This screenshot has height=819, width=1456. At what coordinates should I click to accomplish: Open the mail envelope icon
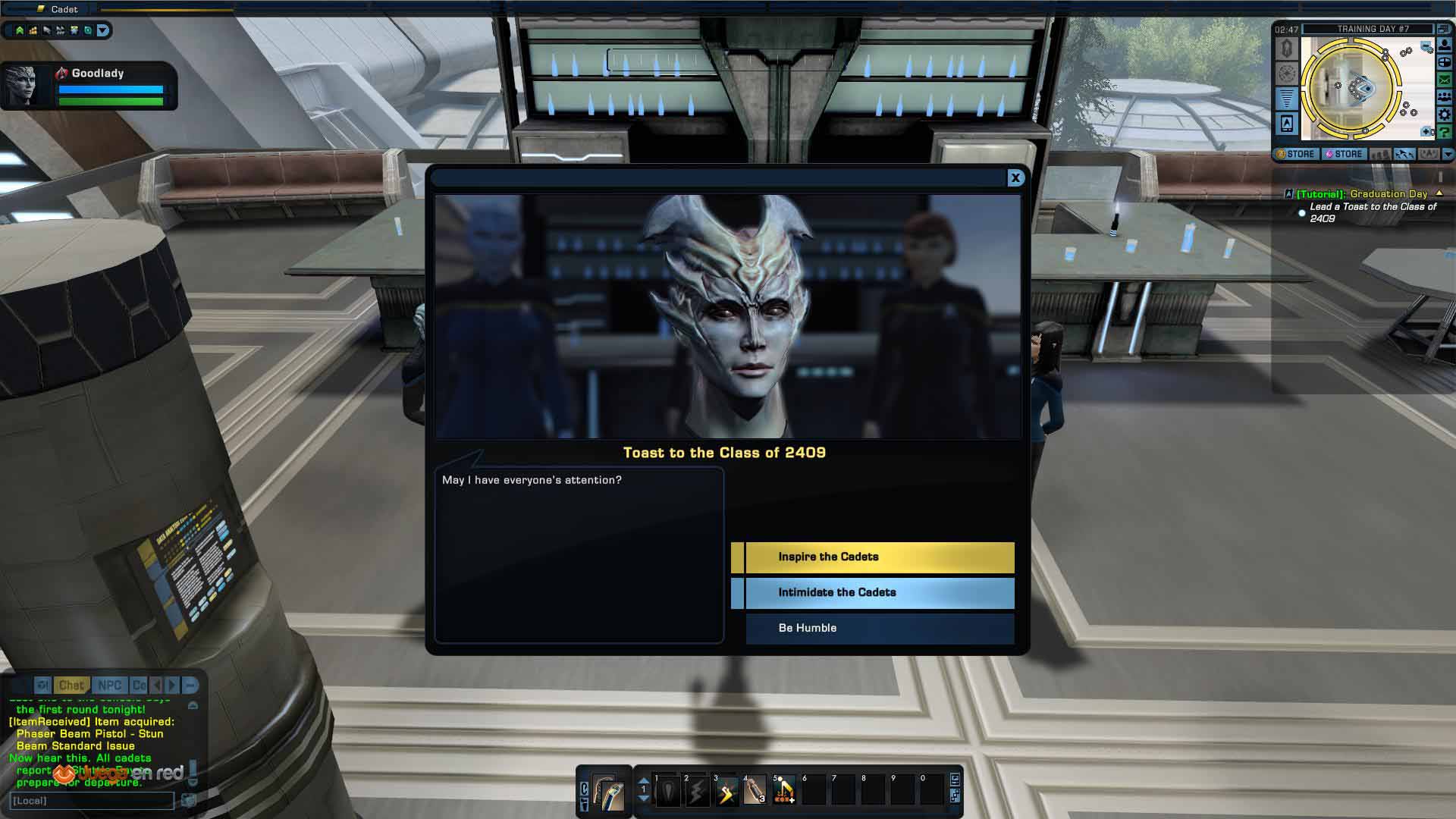point(1445,80)
